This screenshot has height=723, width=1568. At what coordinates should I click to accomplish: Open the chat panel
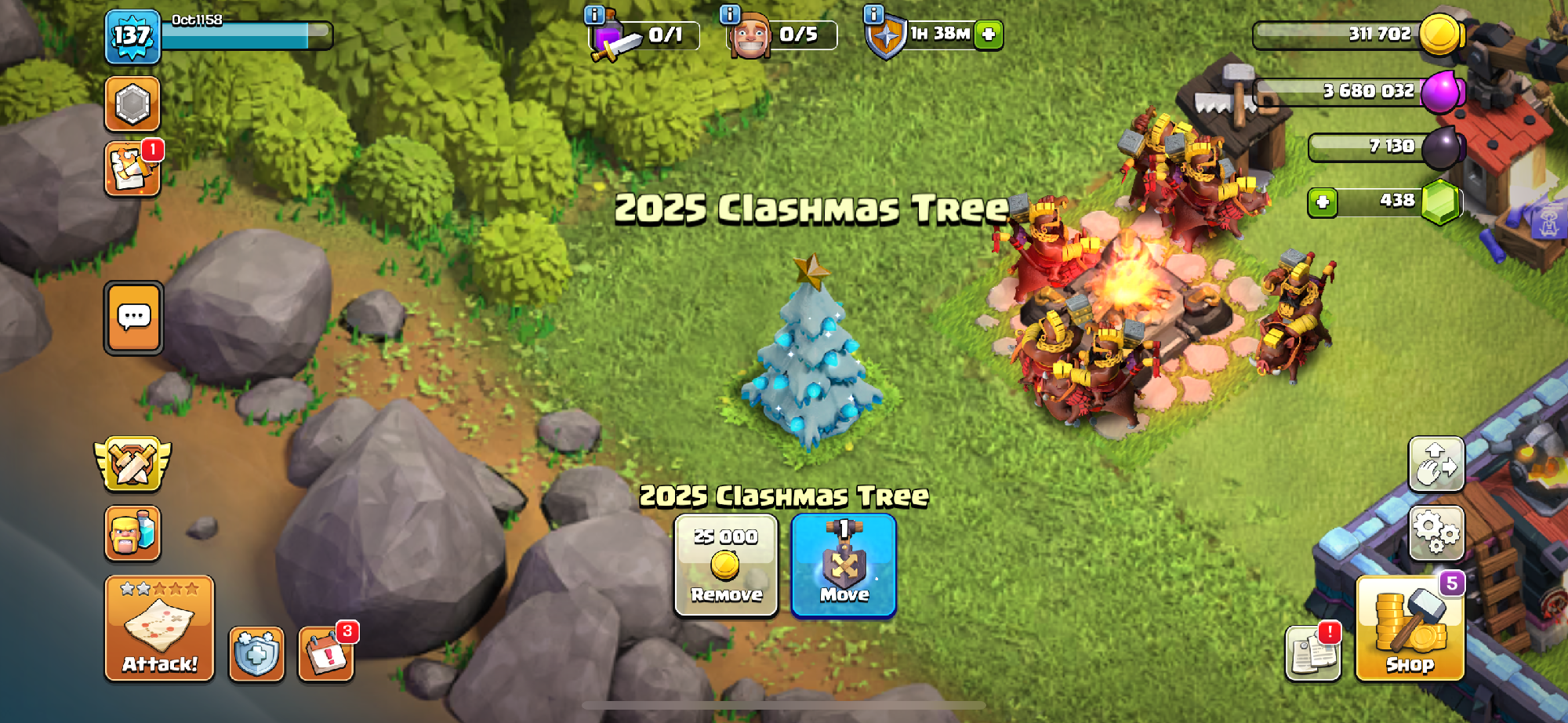pyautogui.click(x=134, y=318)
